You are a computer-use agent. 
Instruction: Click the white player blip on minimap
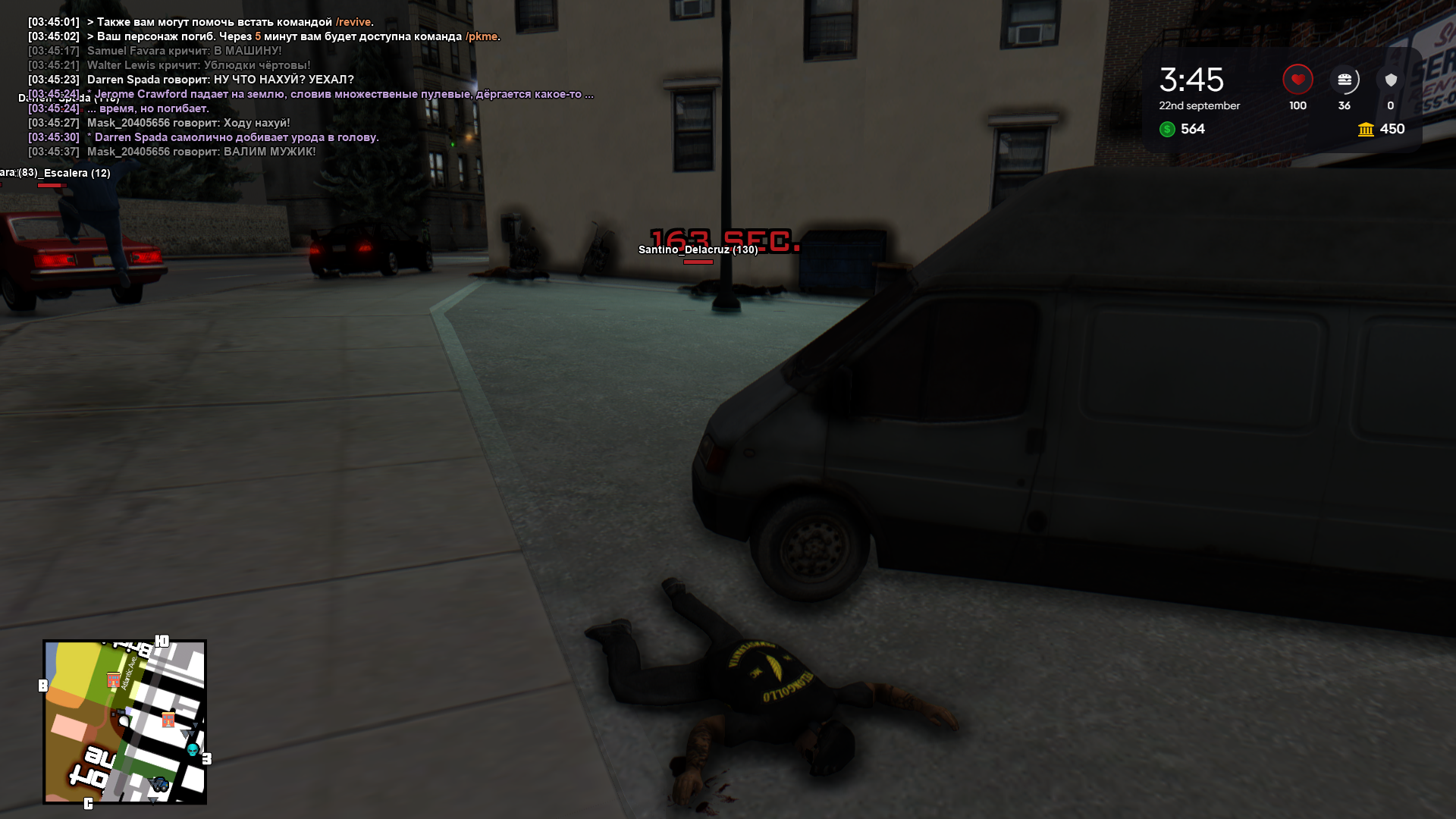tap(124, 721)
